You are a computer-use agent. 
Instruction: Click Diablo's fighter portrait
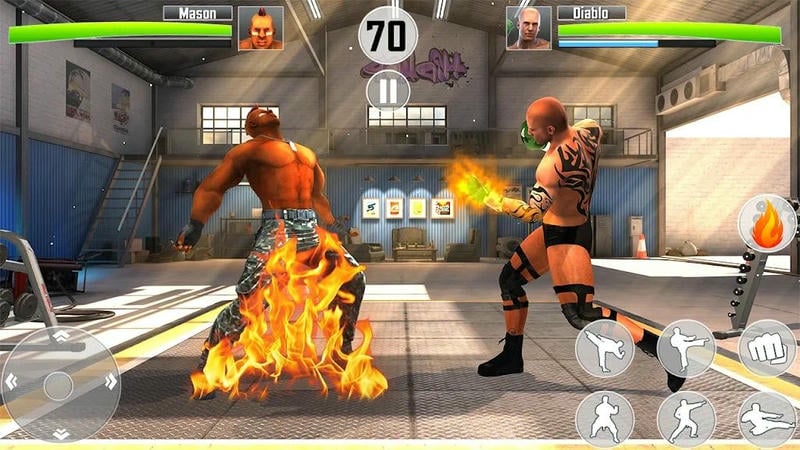click(528, 28)
